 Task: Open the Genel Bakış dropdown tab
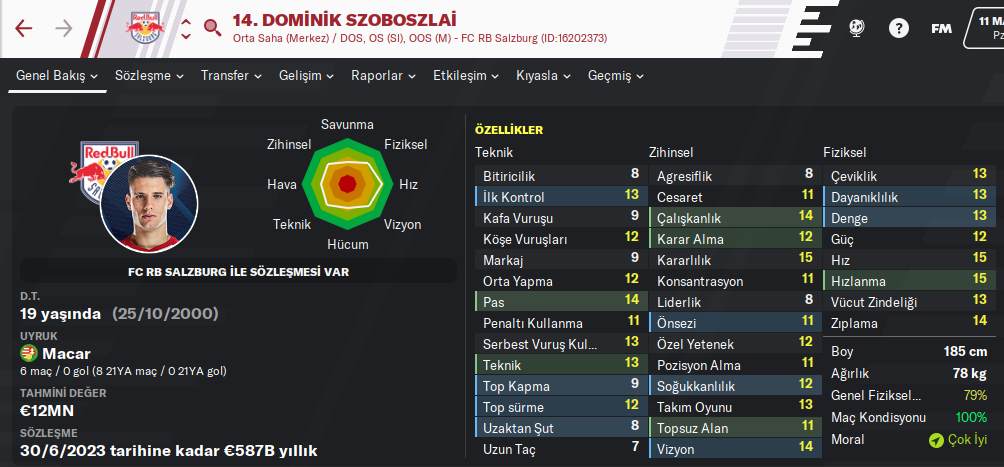click(57, 76)
